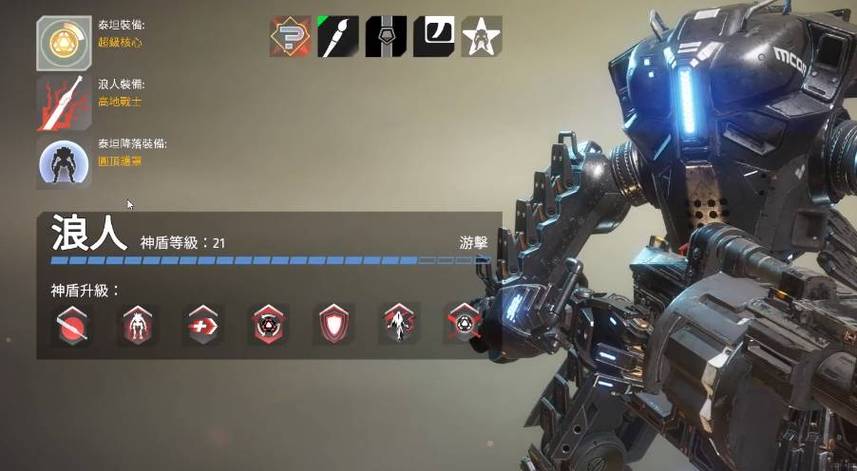The height and width of the screenshot is (471, 857).
Task: Select the white shield Aegis upgrade icon
Action: [333, 325]
